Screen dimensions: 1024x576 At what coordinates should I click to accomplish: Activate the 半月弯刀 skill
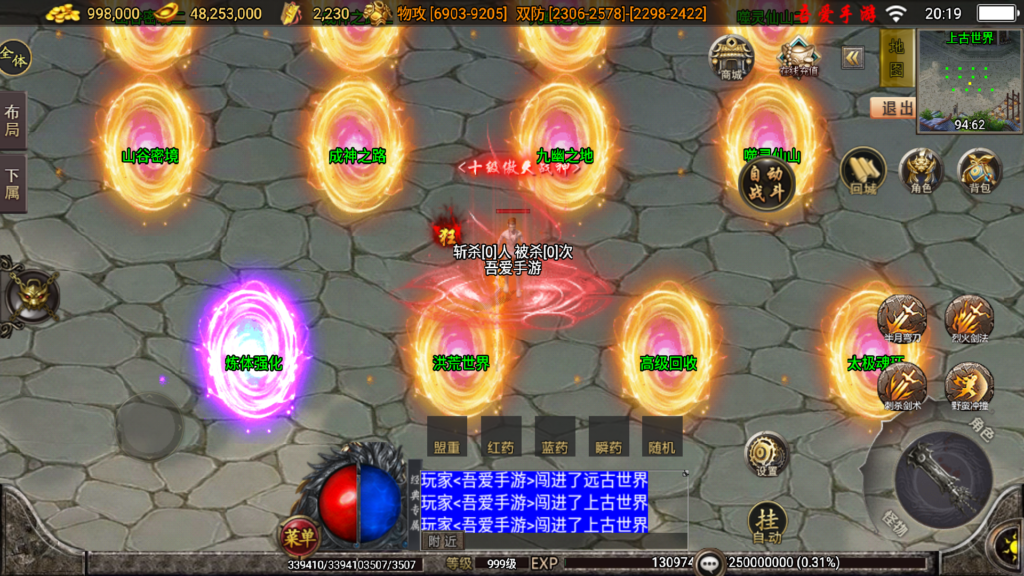[x=902, y=320]
